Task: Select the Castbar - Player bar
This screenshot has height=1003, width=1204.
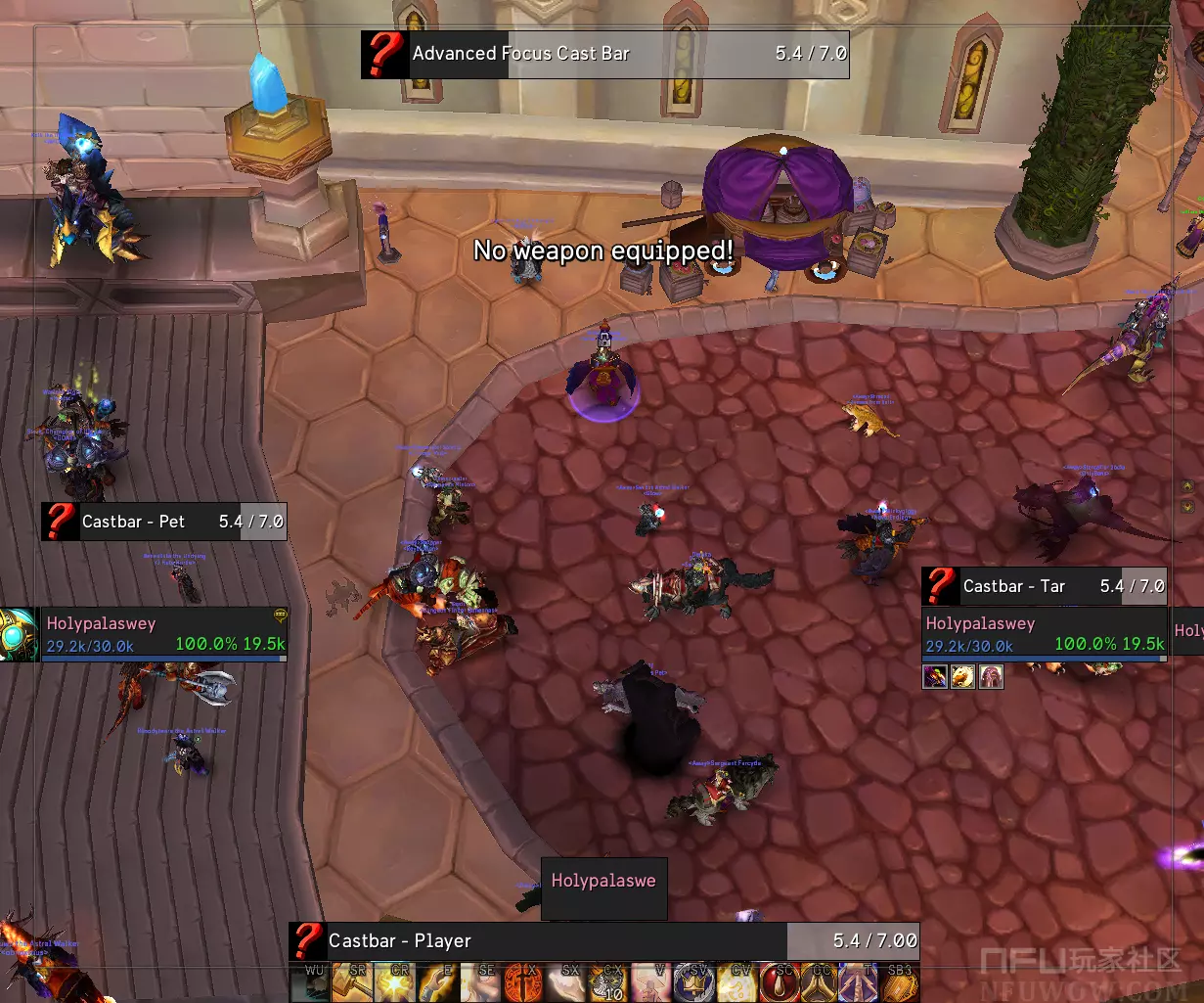Action: point(603,941)
